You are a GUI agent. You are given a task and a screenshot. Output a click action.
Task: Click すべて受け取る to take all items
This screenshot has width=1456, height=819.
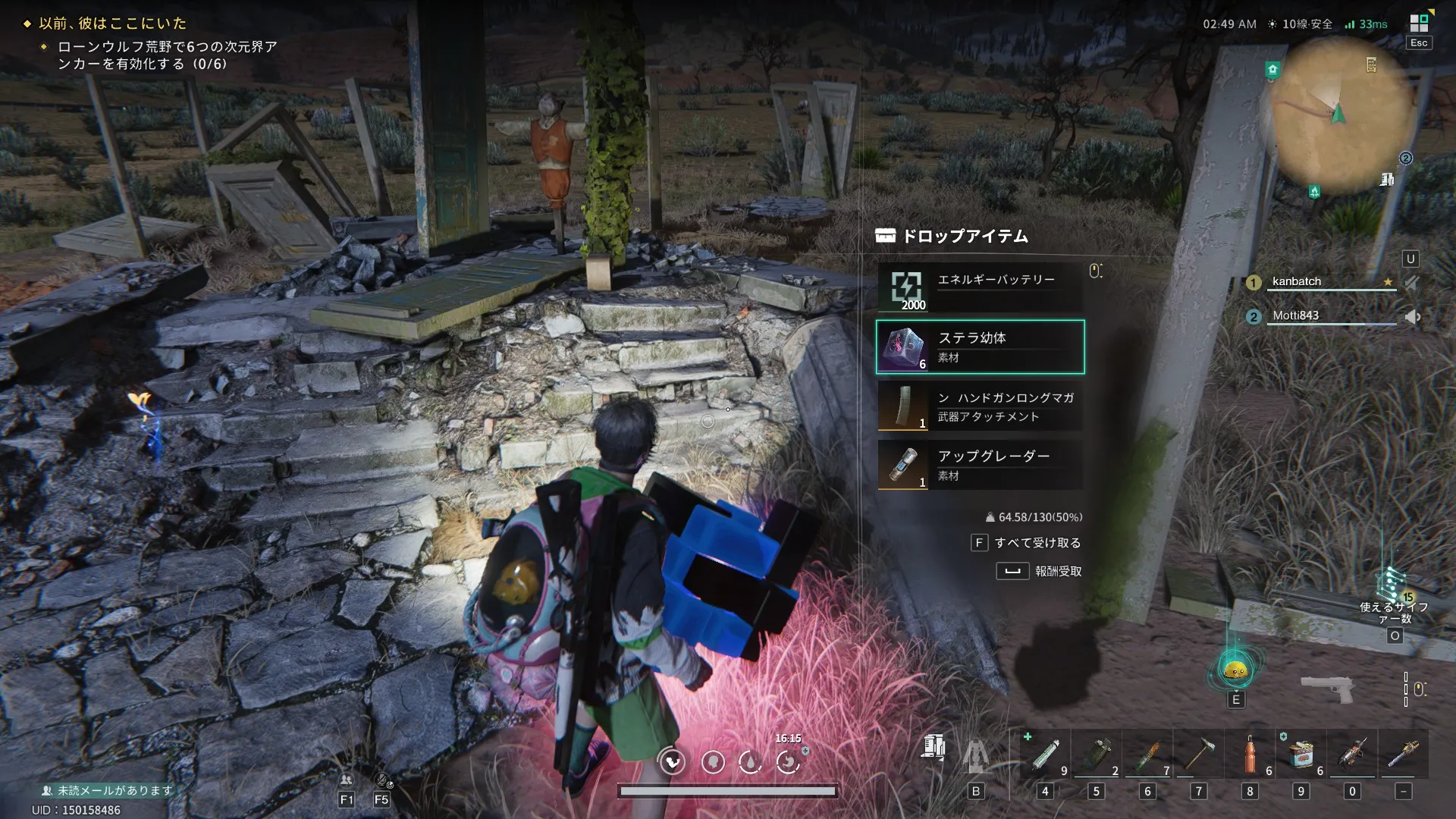click(x=1027, y=543)
